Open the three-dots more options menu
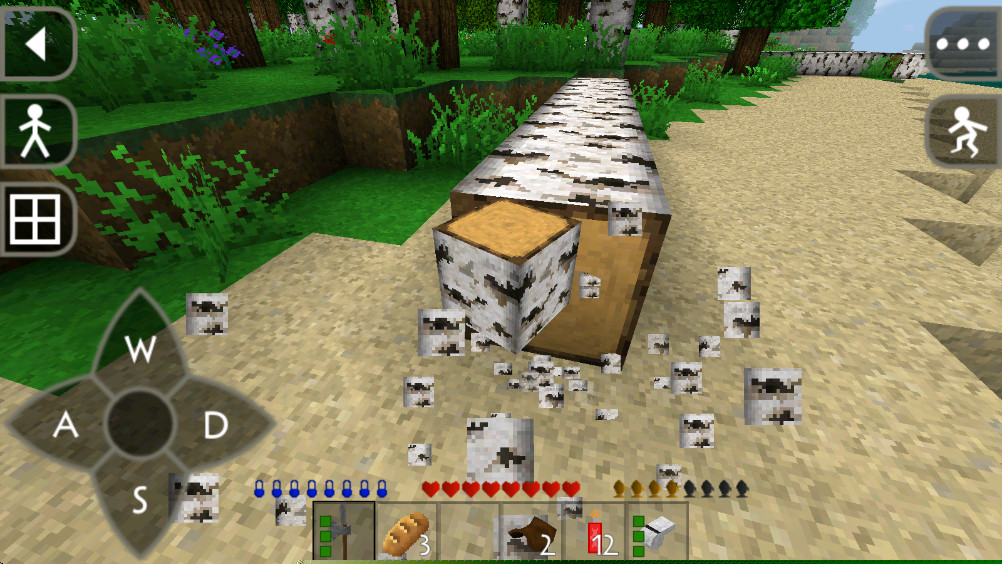The image size is (1002, 564). (964, 44)
